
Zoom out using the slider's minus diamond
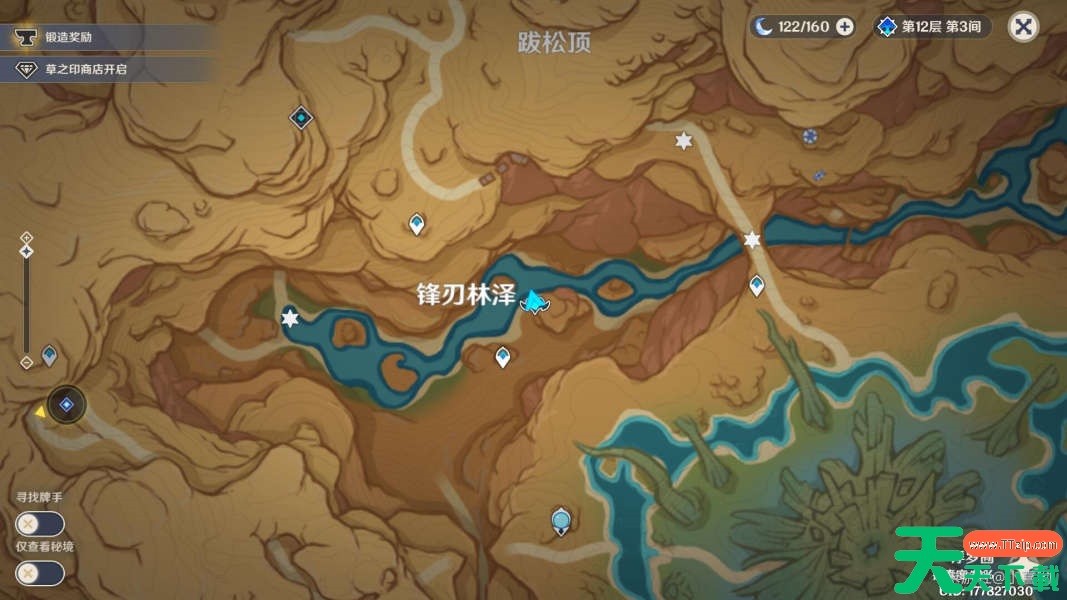pyautogui.click(x=27, y=363)
